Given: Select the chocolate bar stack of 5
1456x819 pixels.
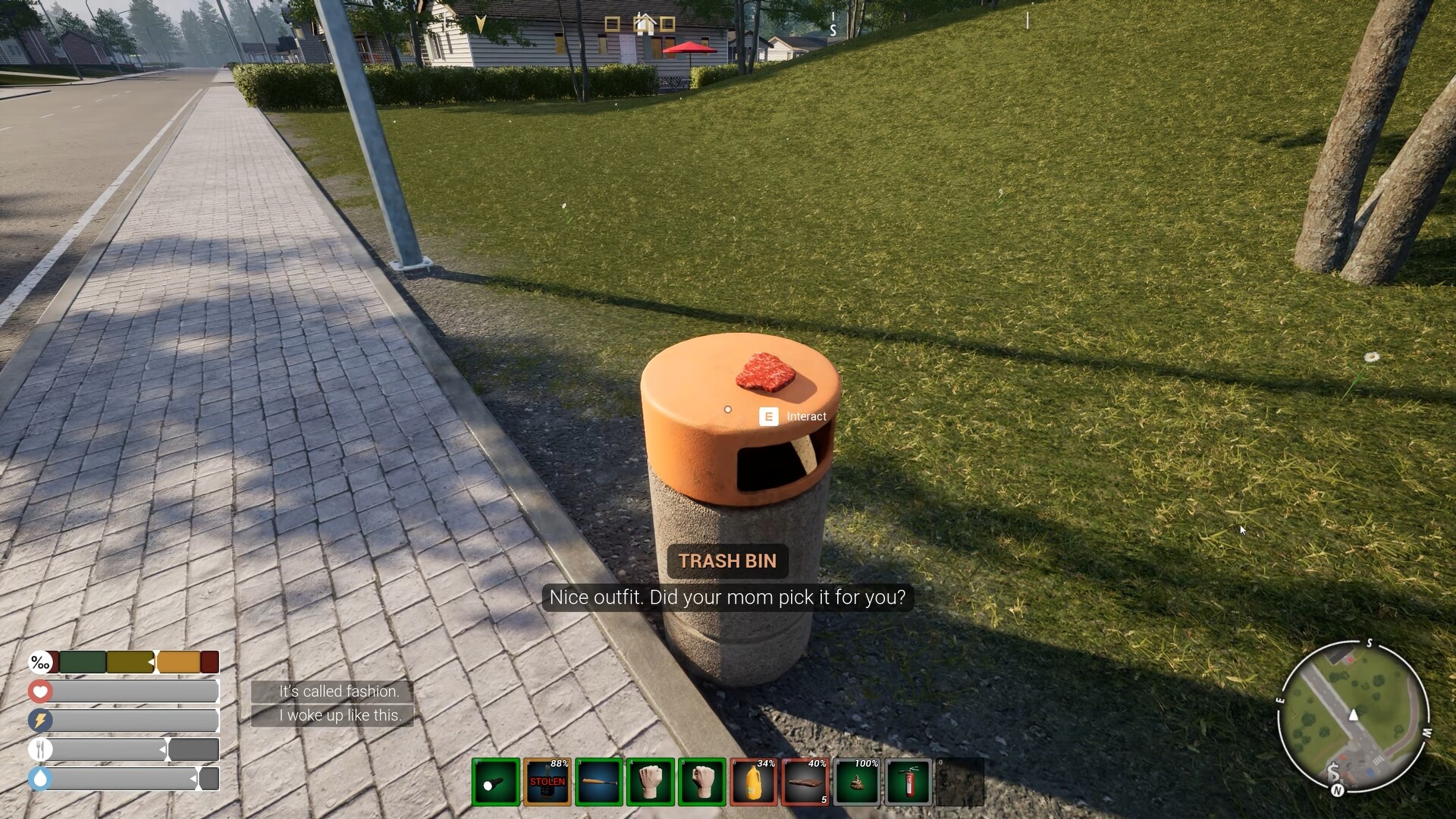Looking at the screenshot, I should point(805,783).
